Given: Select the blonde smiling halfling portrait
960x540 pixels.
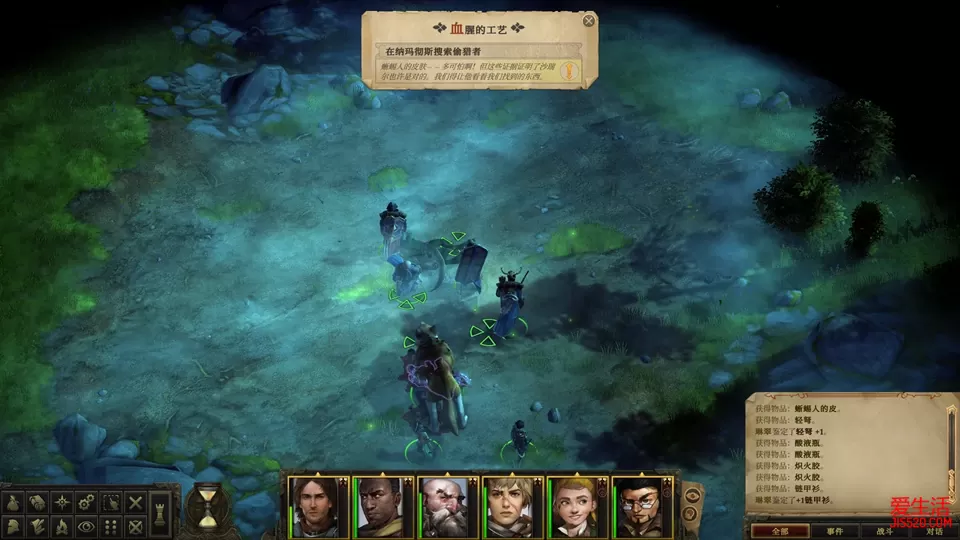Looking at the screenshot, I should click(x=576, y=506).
